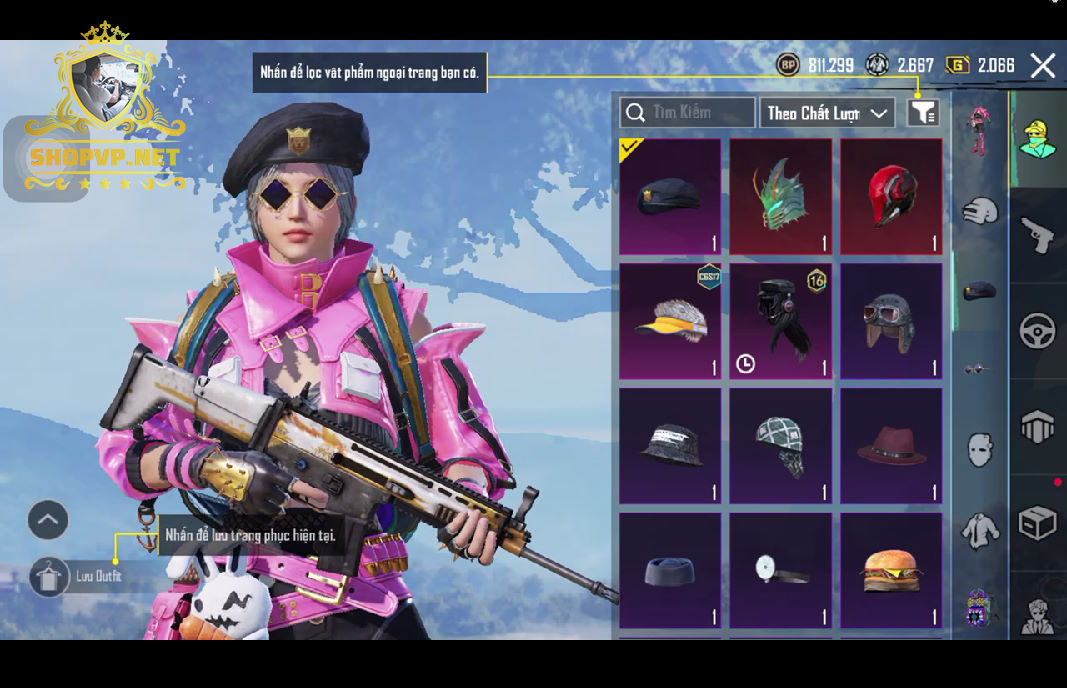Show the glasses category
This screenshot has width=1067, height=688.
tap(980, 370)
